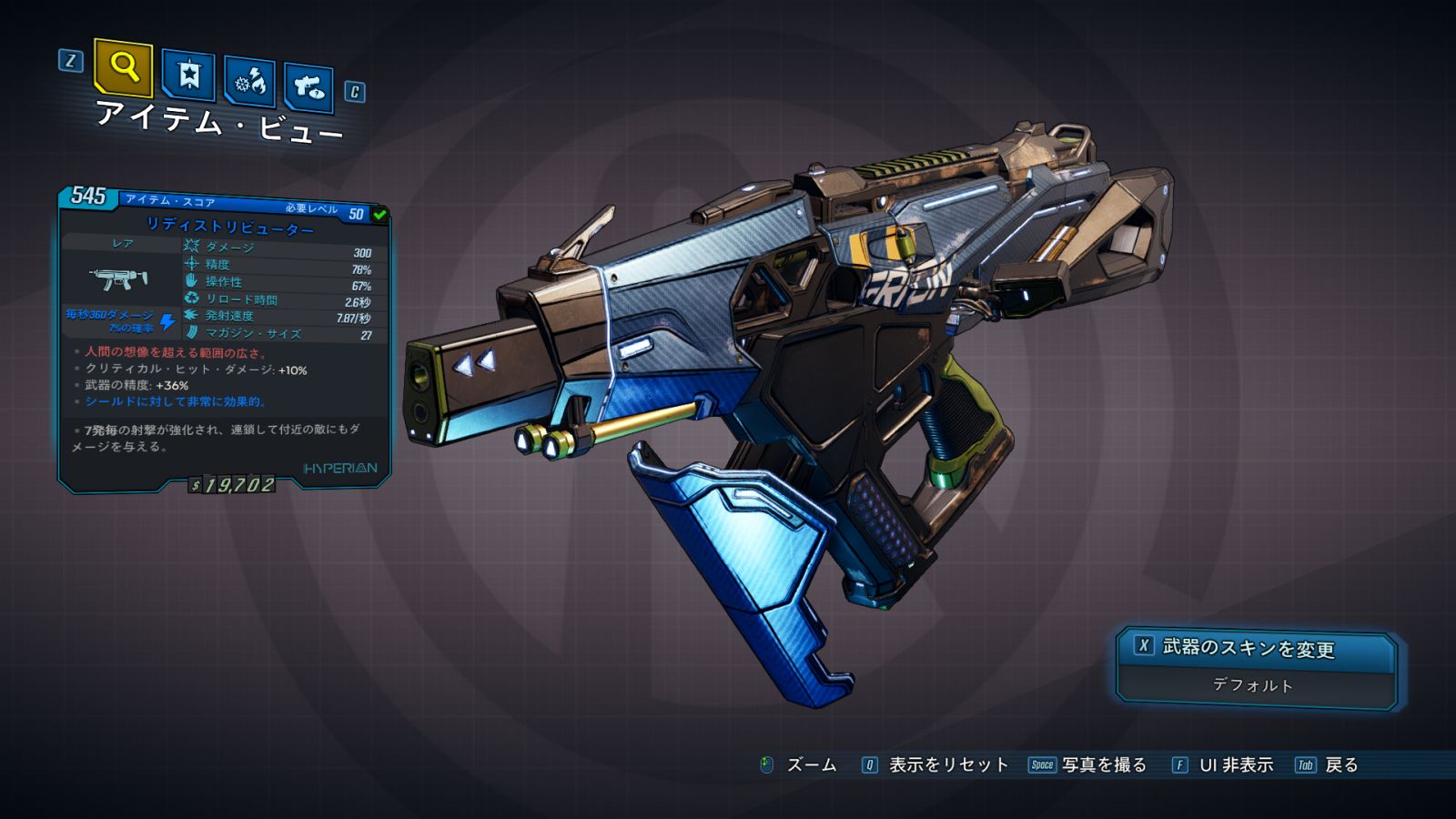This screenshot has width=1456, height=819.
Task: Choose 表示をリセット to reset the view
Action: 947,765
